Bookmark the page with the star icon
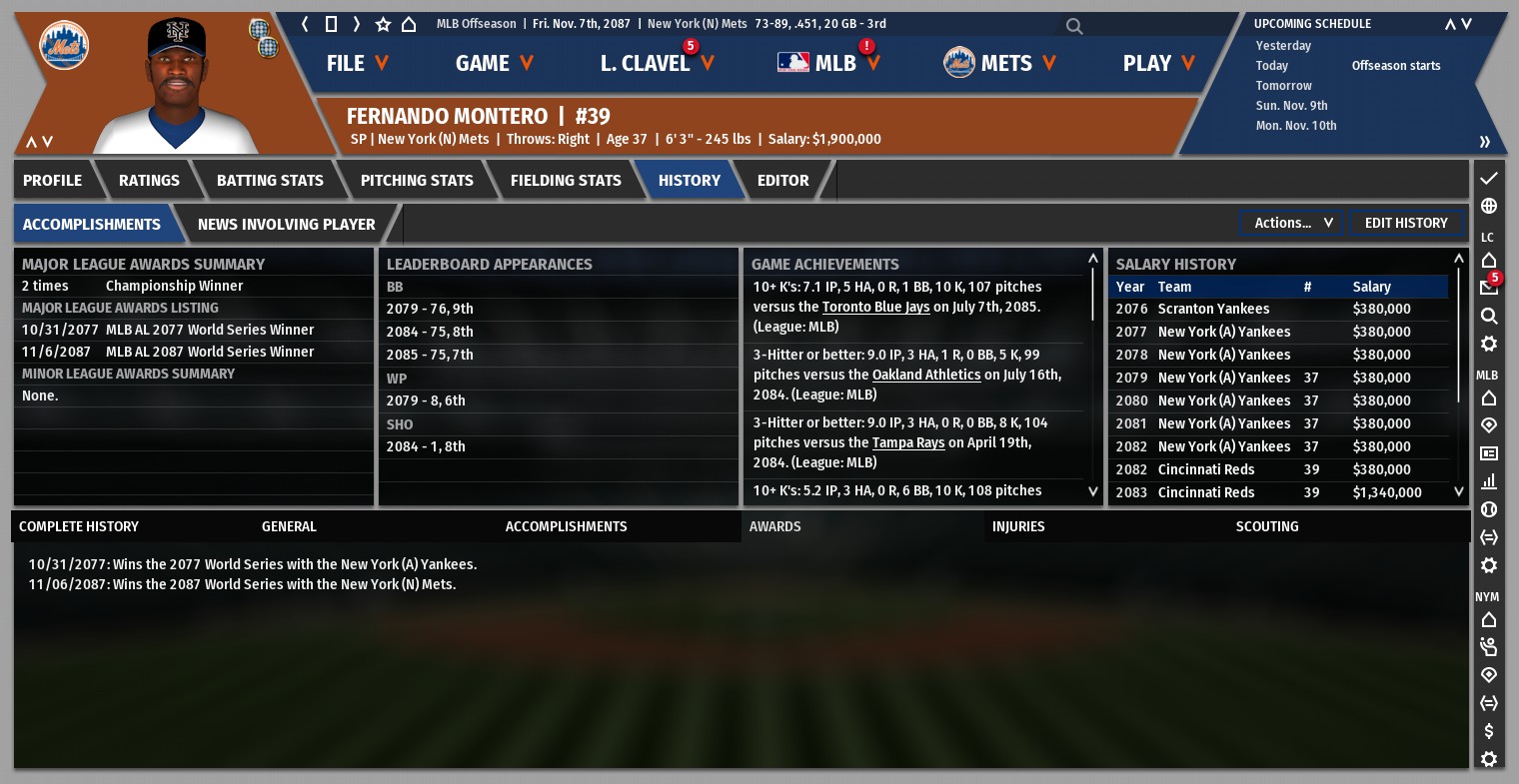 [383, 24]
